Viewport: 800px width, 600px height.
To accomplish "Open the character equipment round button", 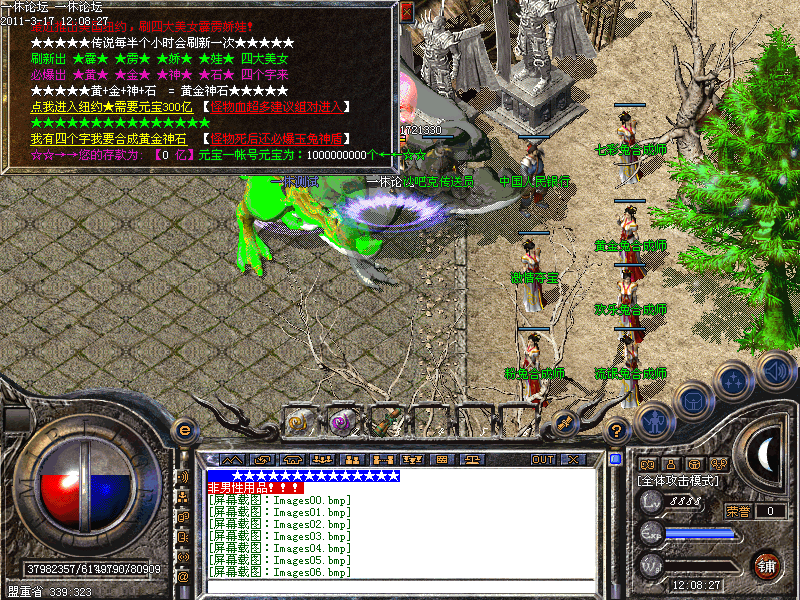I will [x=654, y=420].
